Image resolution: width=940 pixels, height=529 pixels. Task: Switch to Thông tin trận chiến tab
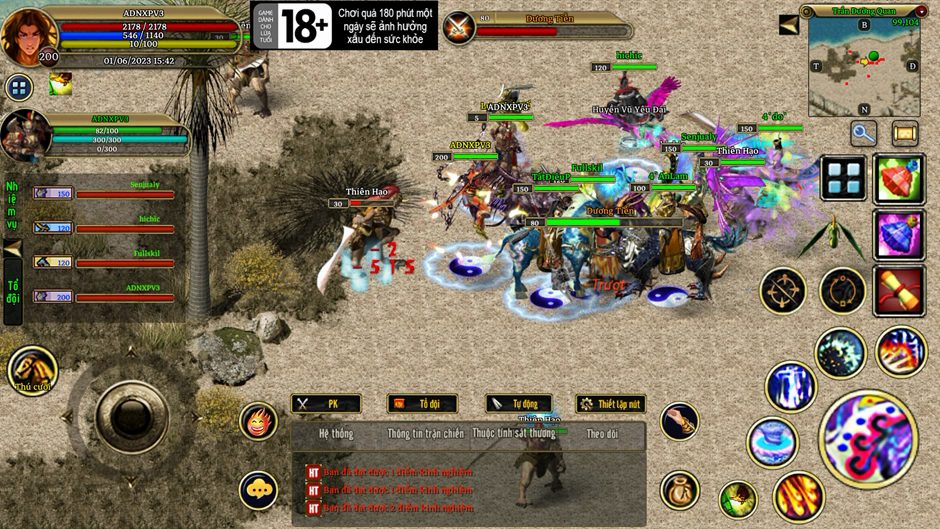pyautogui.click(x=425, y=434)
